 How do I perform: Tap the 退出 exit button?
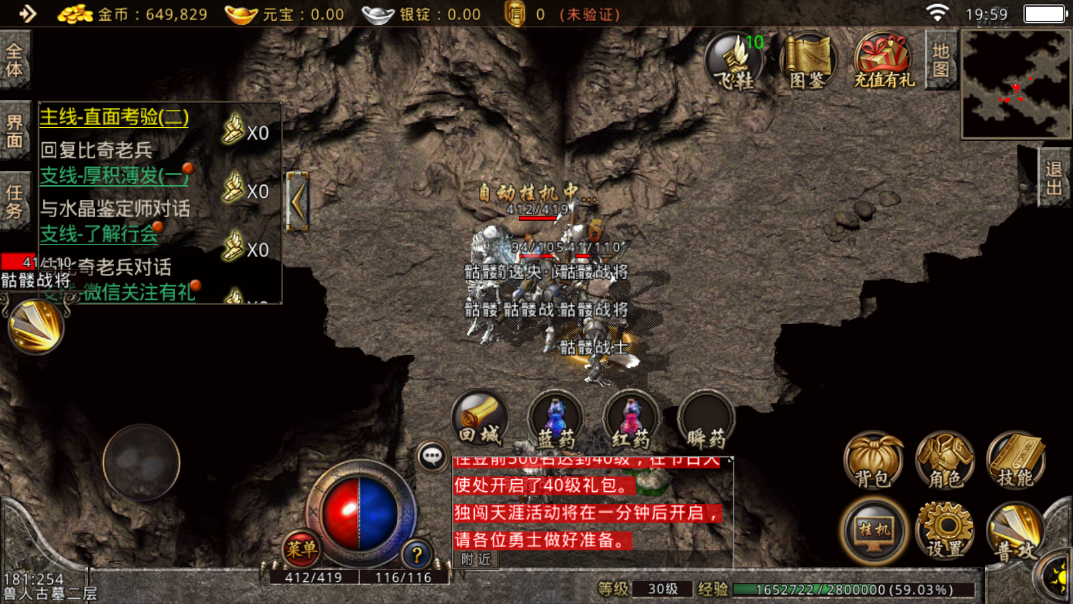pos(1053,178)
